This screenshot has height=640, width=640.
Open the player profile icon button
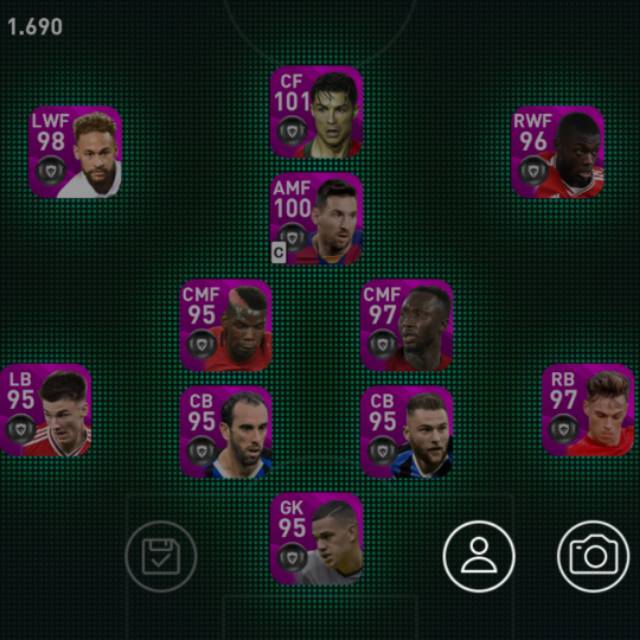pos(479,556)
